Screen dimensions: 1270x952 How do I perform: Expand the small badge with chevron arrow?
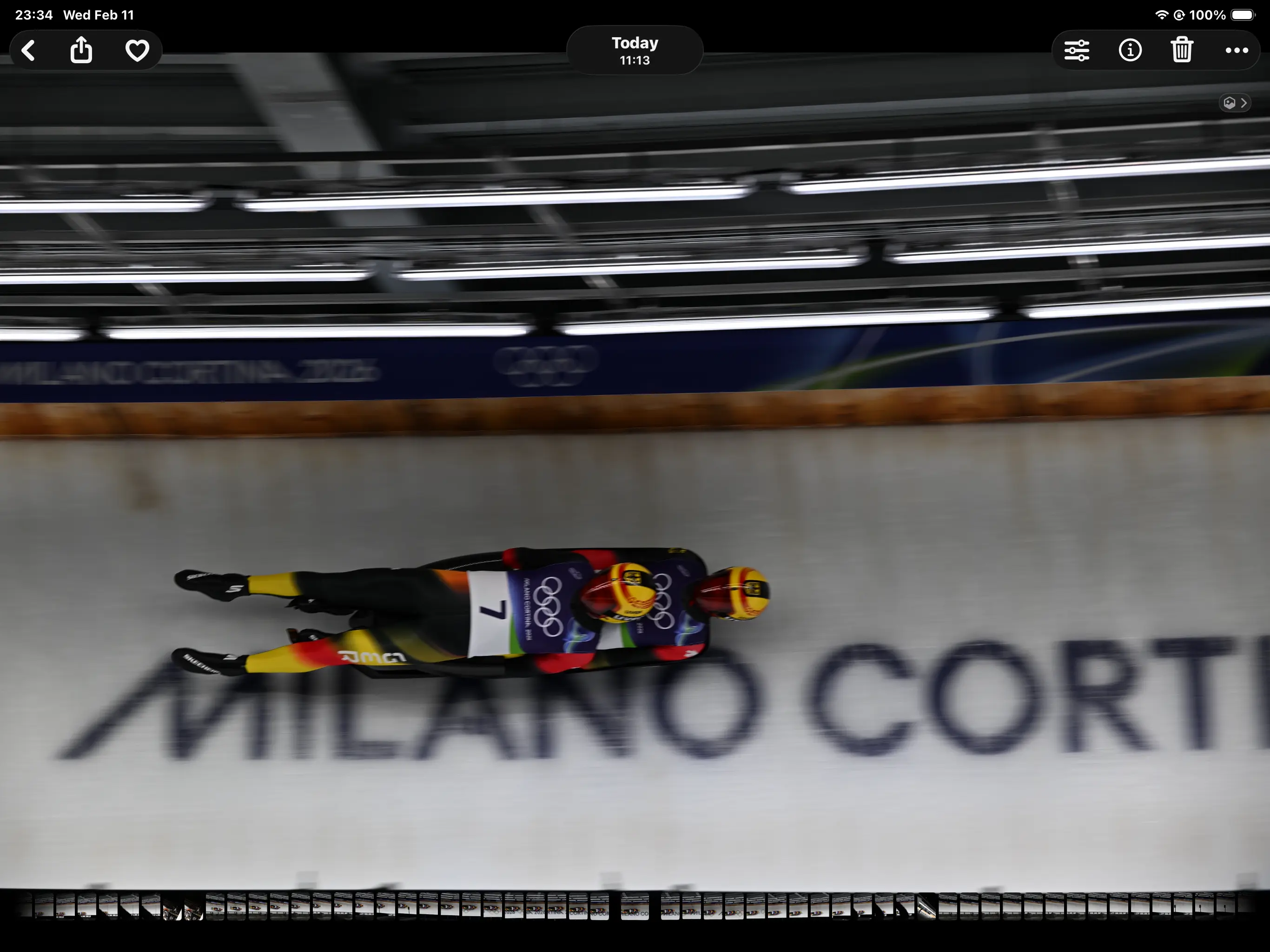coord(1235,103)
